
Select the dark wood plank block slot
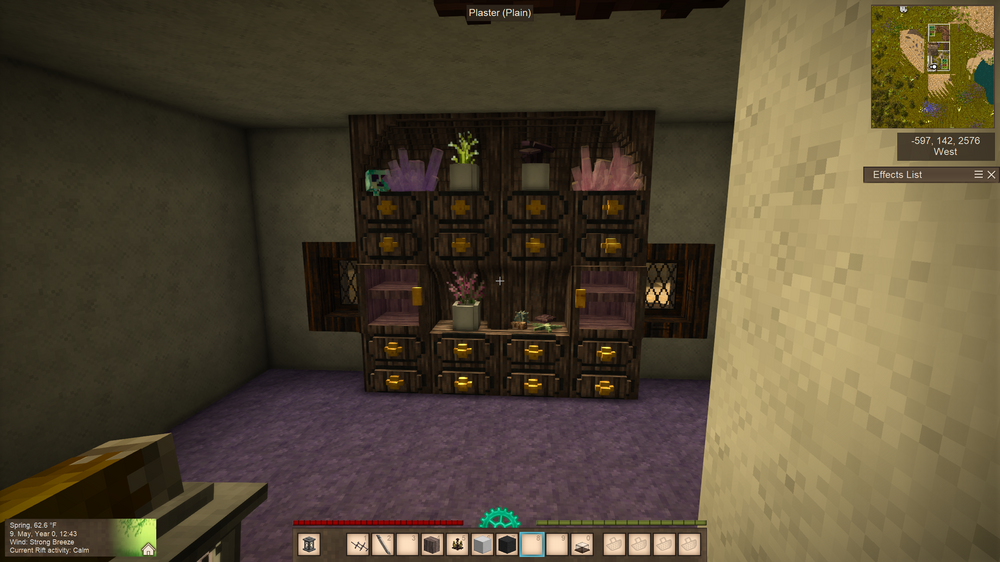click(433, 545)
